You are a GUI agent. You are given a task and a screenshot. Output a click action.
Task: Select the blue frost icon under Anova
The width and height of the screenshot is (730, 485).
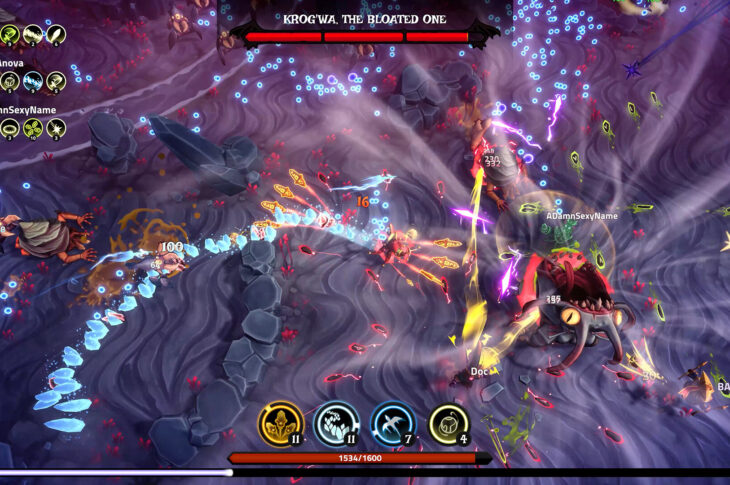point(33,81)
